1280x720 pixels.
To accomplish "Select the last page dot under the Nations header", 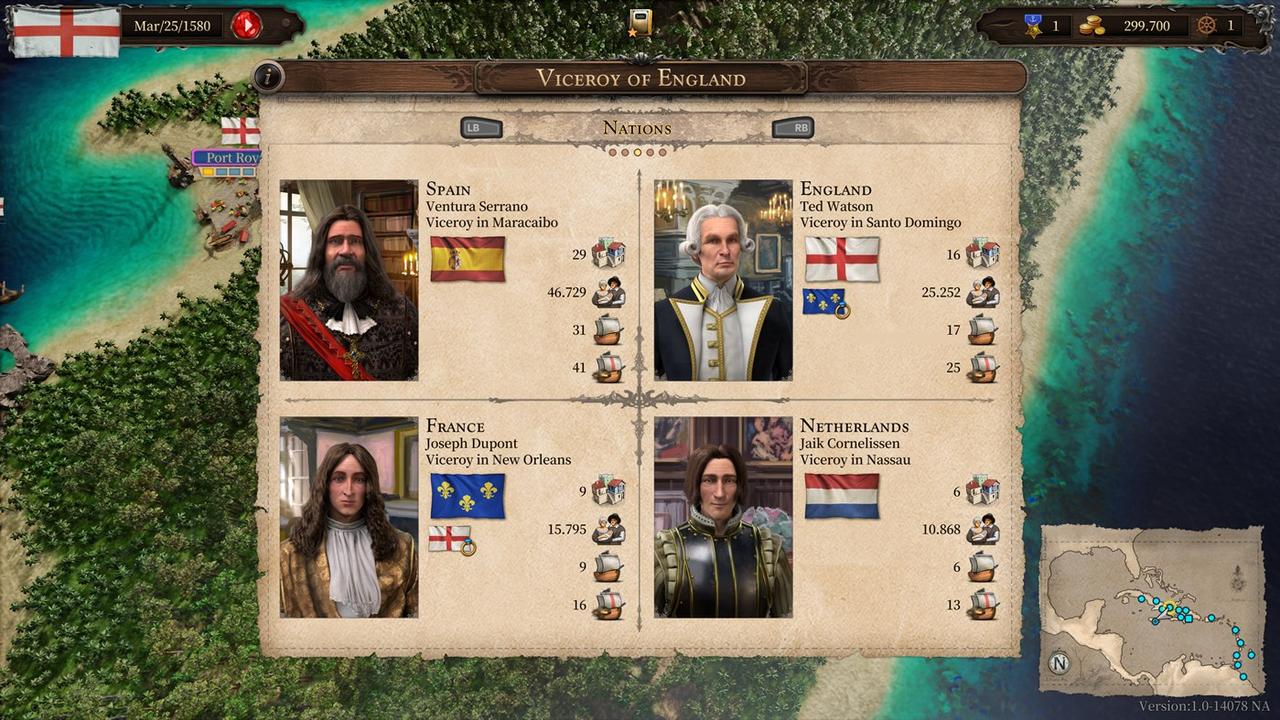I will click(x=664, y=151).
